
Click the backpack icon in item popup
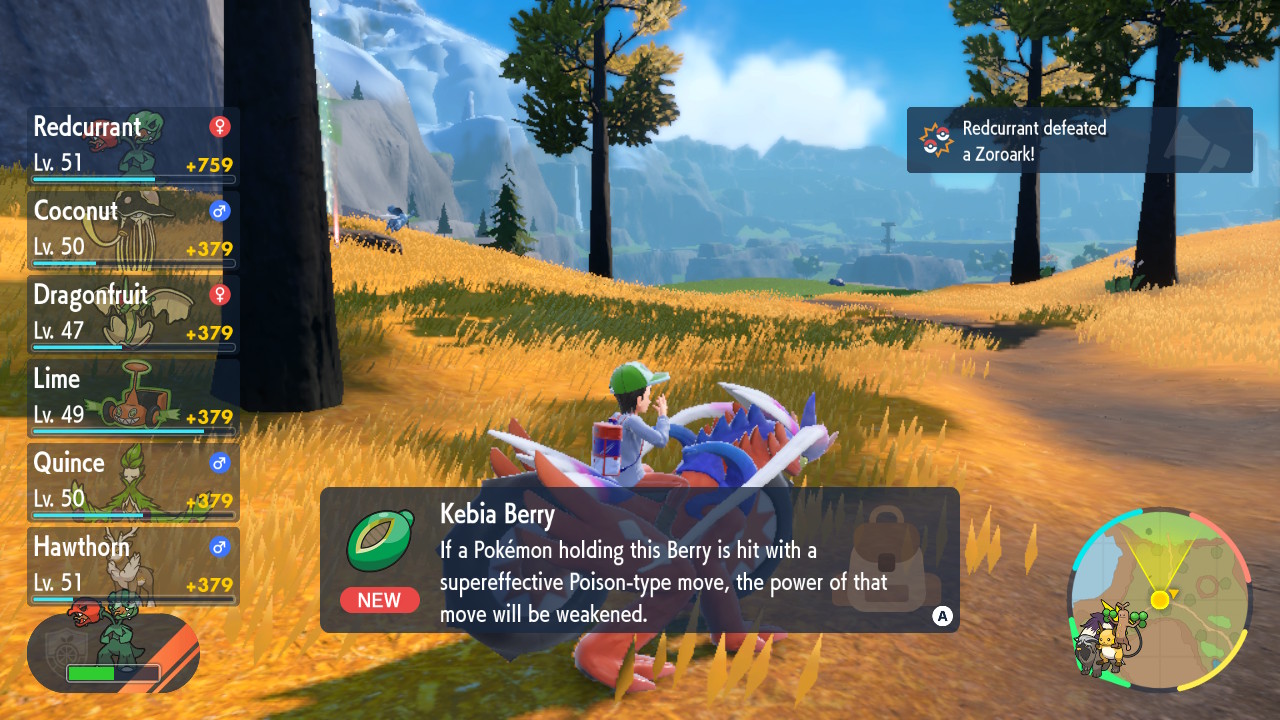coord(888,560)
